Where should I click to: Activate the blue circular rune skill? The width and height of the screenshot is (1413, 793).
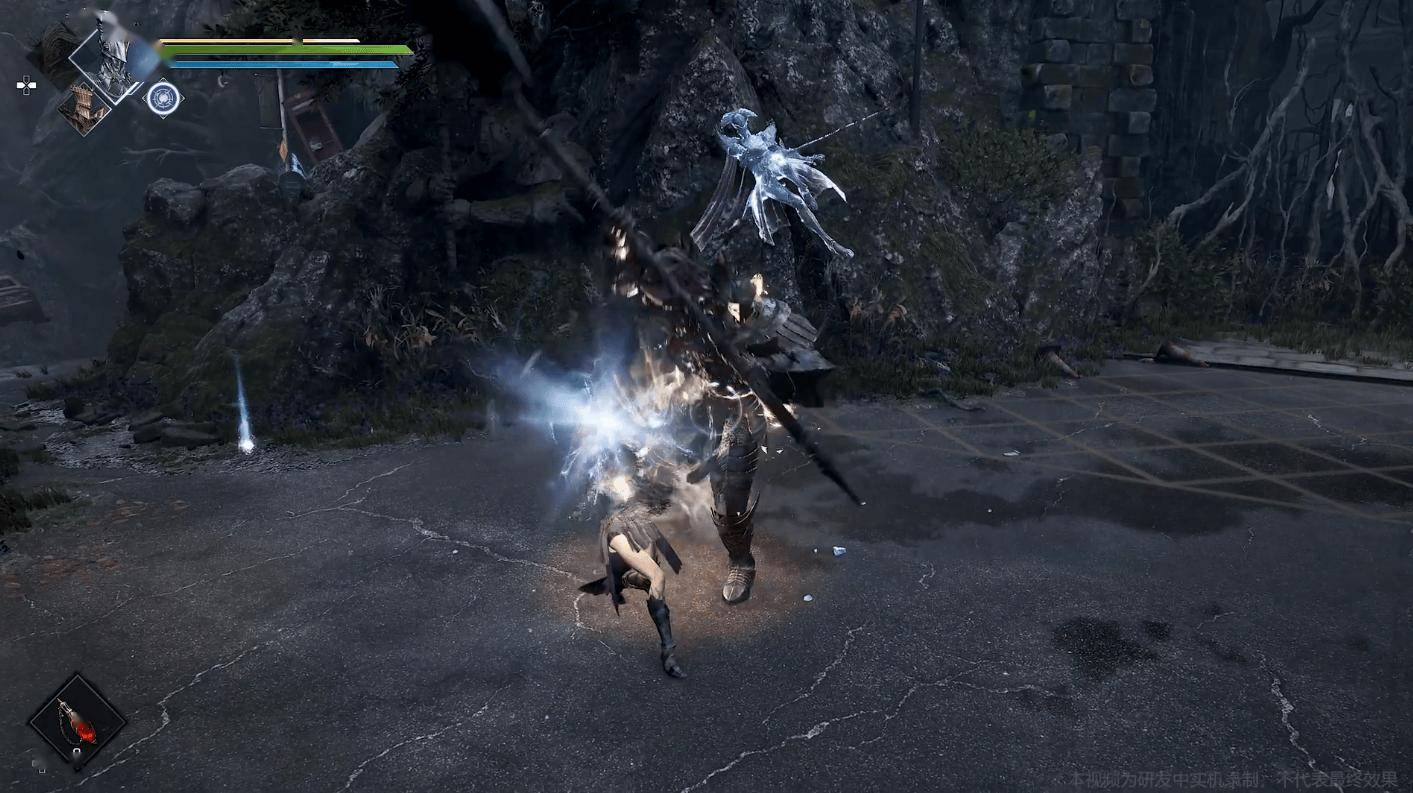pyautogui.click(x=164, y=98)
